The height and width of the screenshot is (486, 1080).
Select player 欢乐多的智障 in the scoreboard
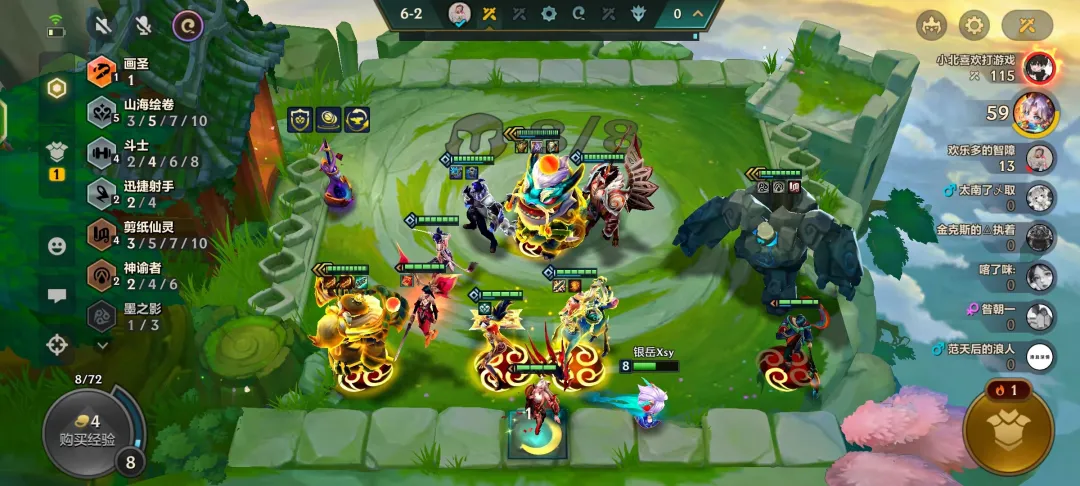pyautogui.click(x=1040, y=158)
